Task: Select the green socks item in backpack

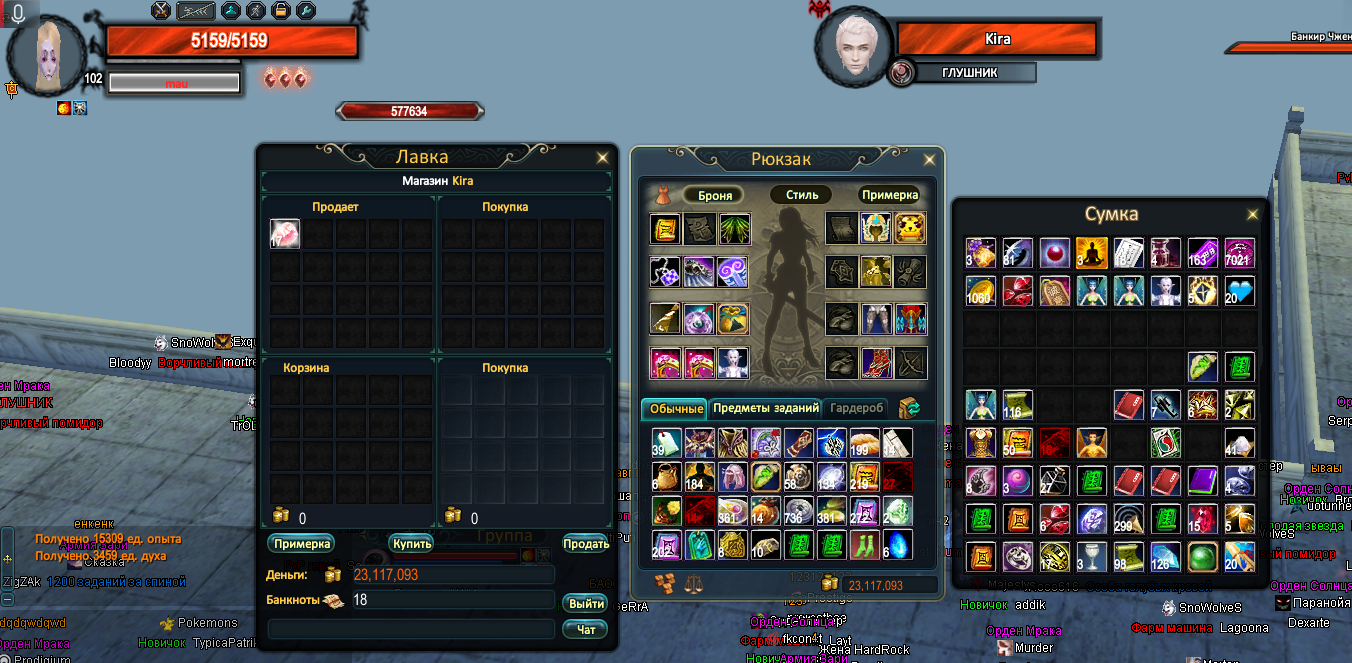Action: click(x=863, y=545)
